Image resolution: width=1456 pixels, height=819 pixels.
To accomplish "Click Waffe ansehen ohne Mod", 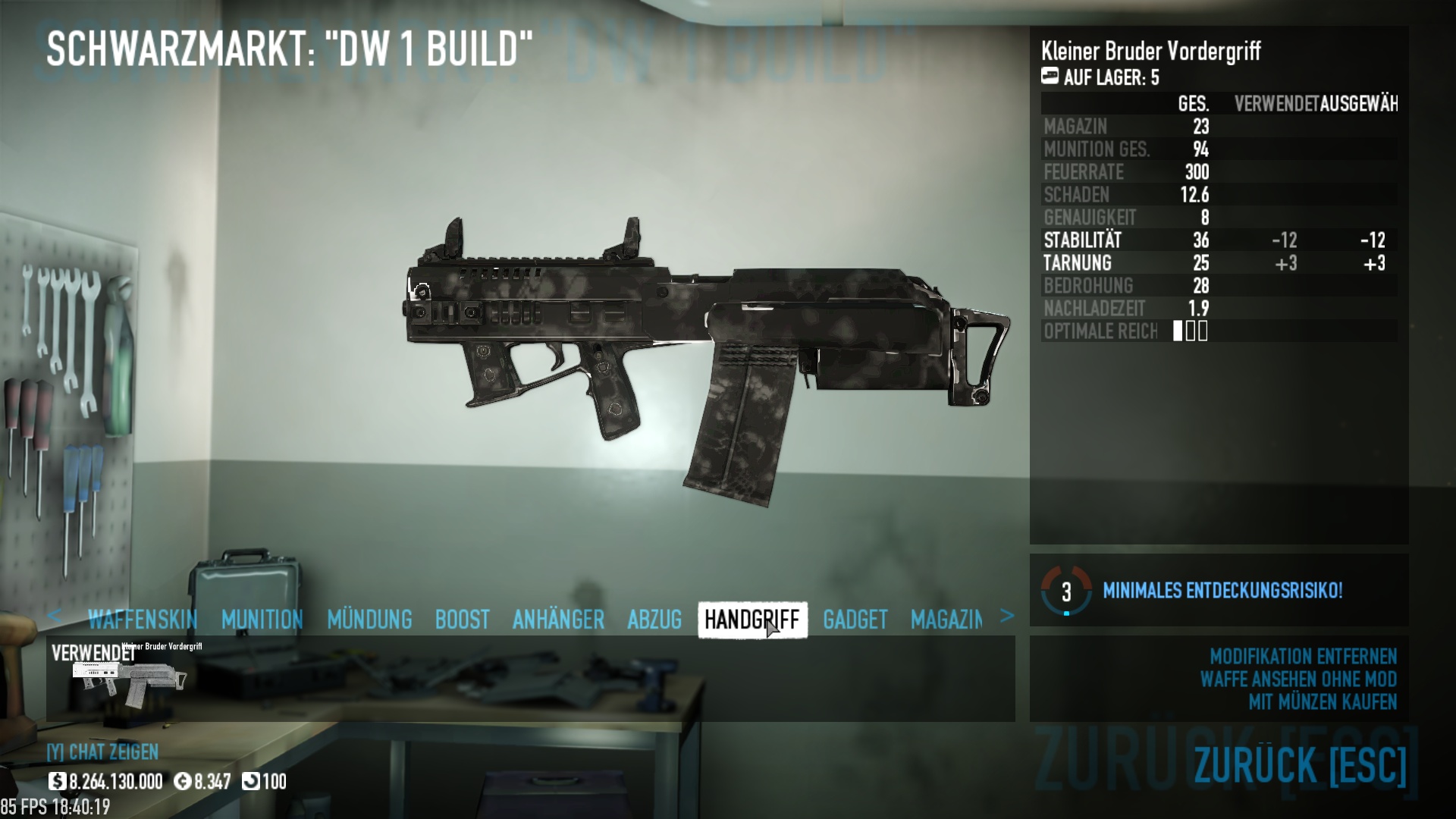I will coord(1298,679).
